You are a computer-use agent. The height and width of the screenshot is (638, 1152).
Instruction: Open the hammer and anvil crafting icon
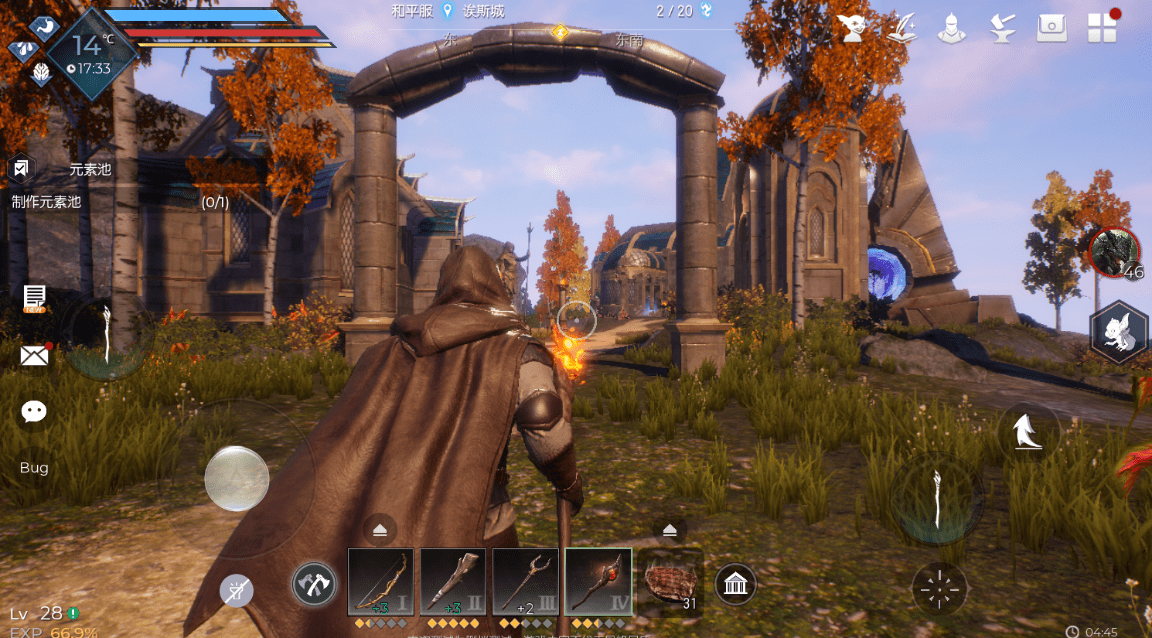[1001, 28]
